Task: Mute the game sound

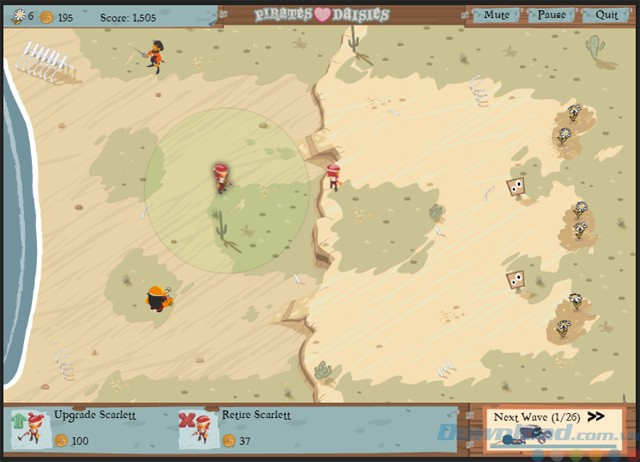Action: point(495,15)
